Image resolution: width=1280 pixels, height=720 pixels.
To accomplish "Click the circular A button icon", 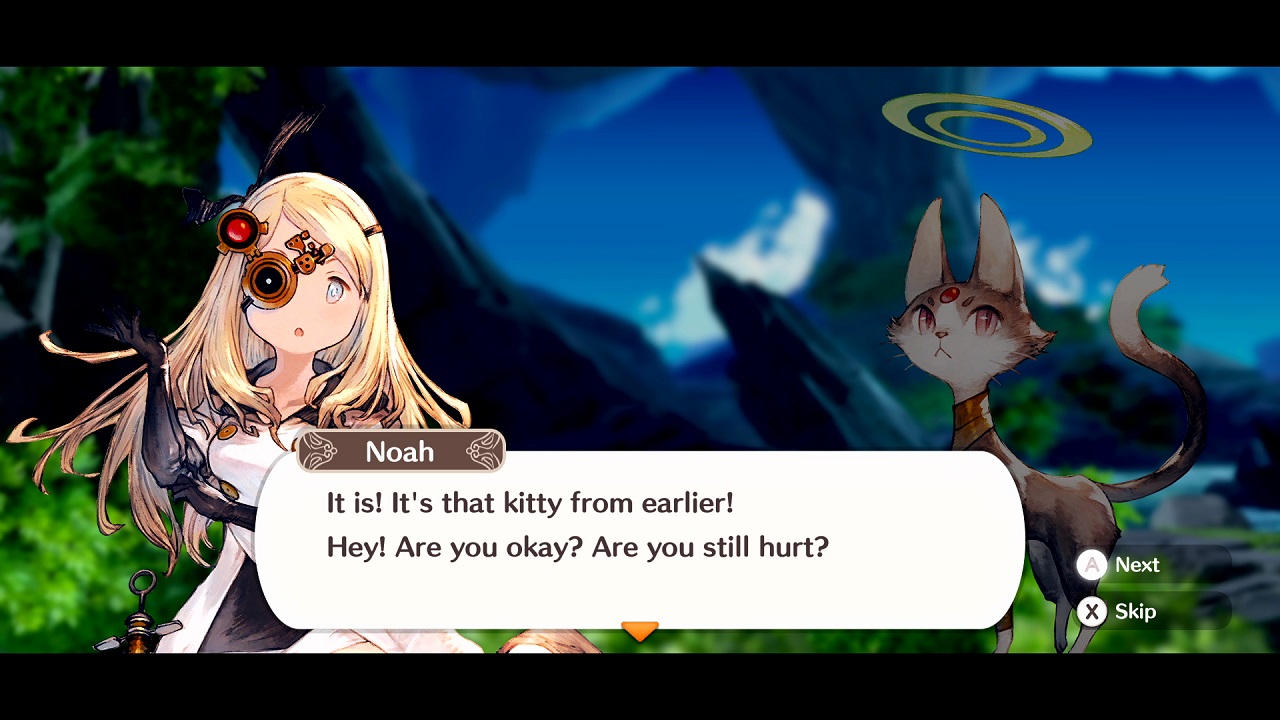I will click(x=1091, y=565).
